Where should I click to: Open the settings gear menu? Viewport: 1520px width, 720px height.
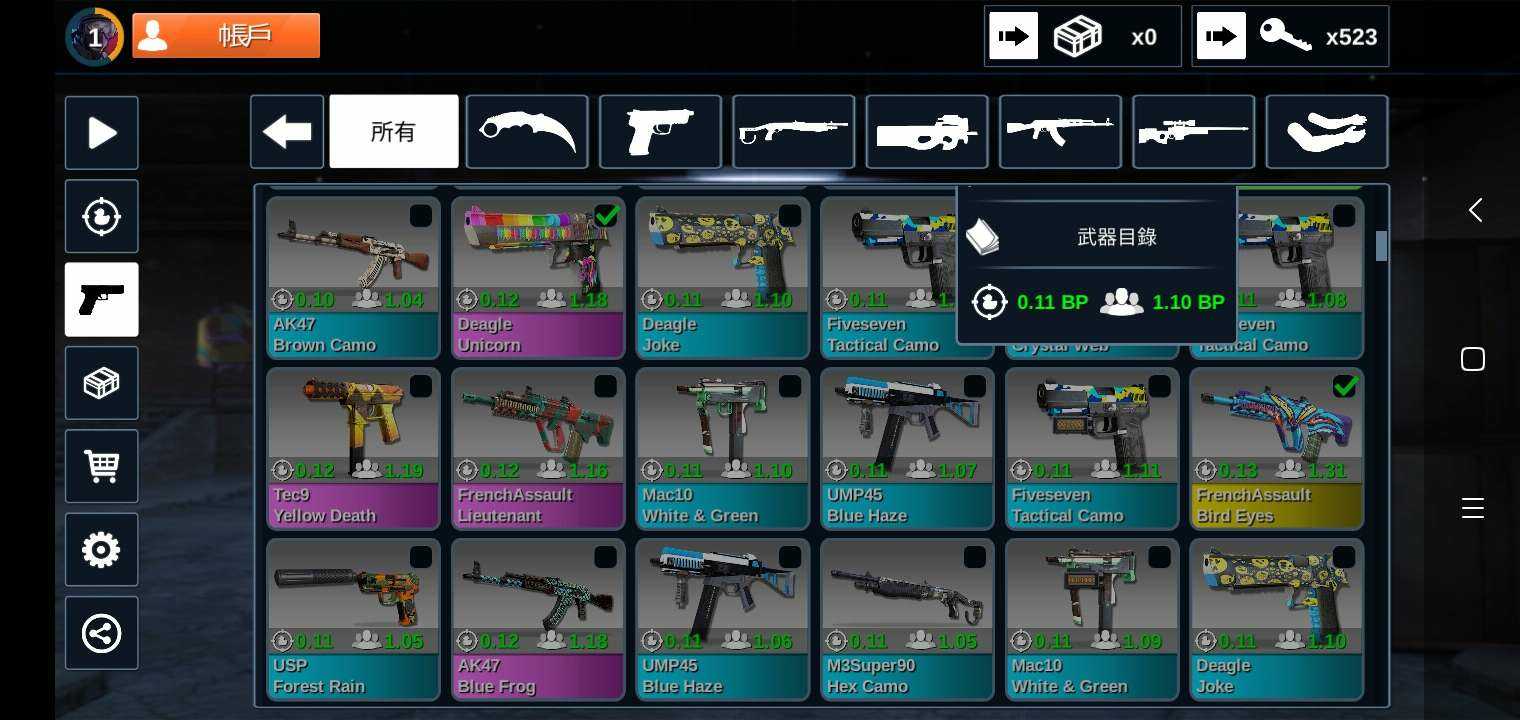(102, 550)
